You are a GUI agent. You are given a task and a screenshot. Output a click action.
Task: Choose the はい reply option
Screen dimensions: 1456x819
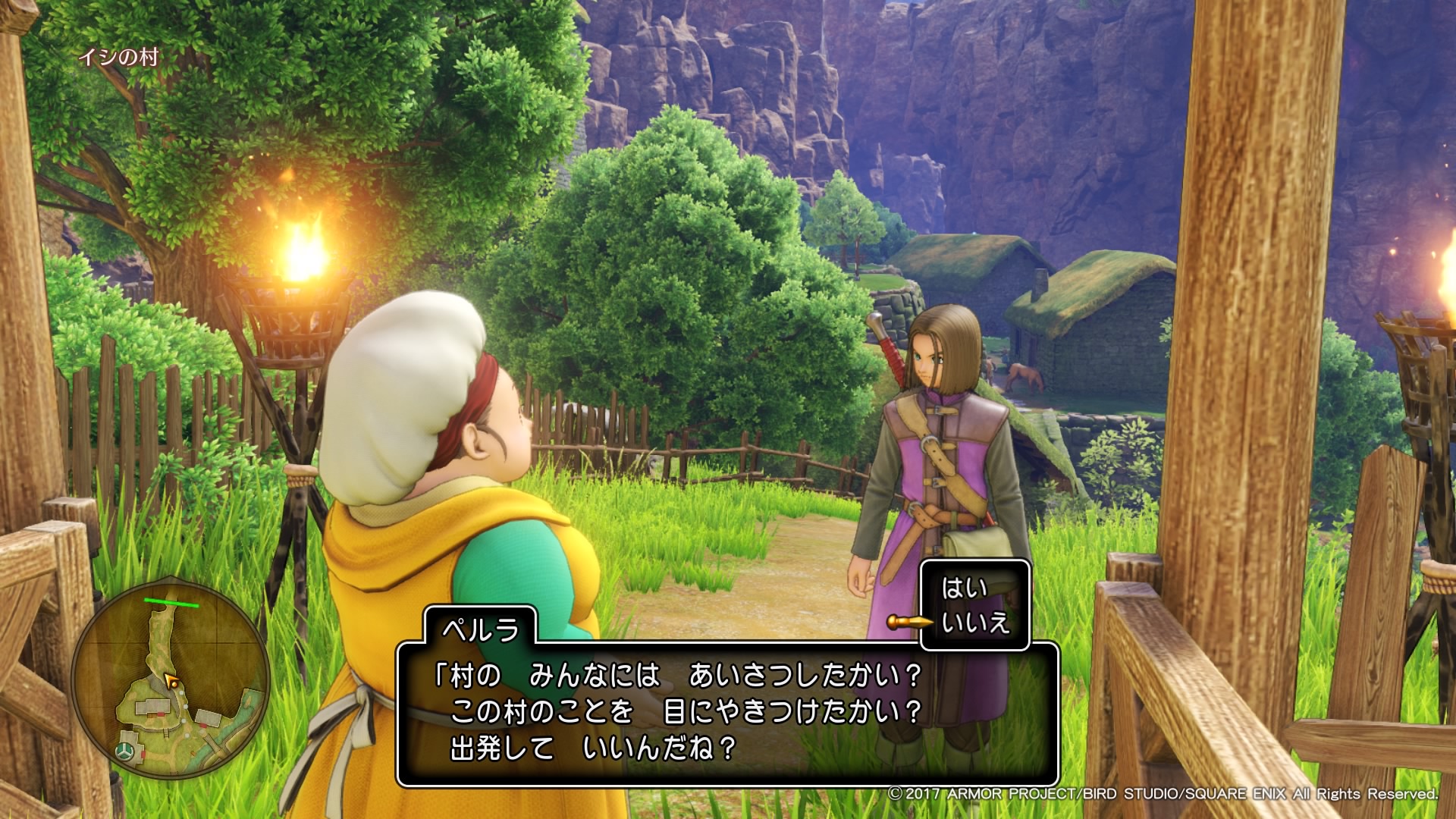click(x=965, y=588)
